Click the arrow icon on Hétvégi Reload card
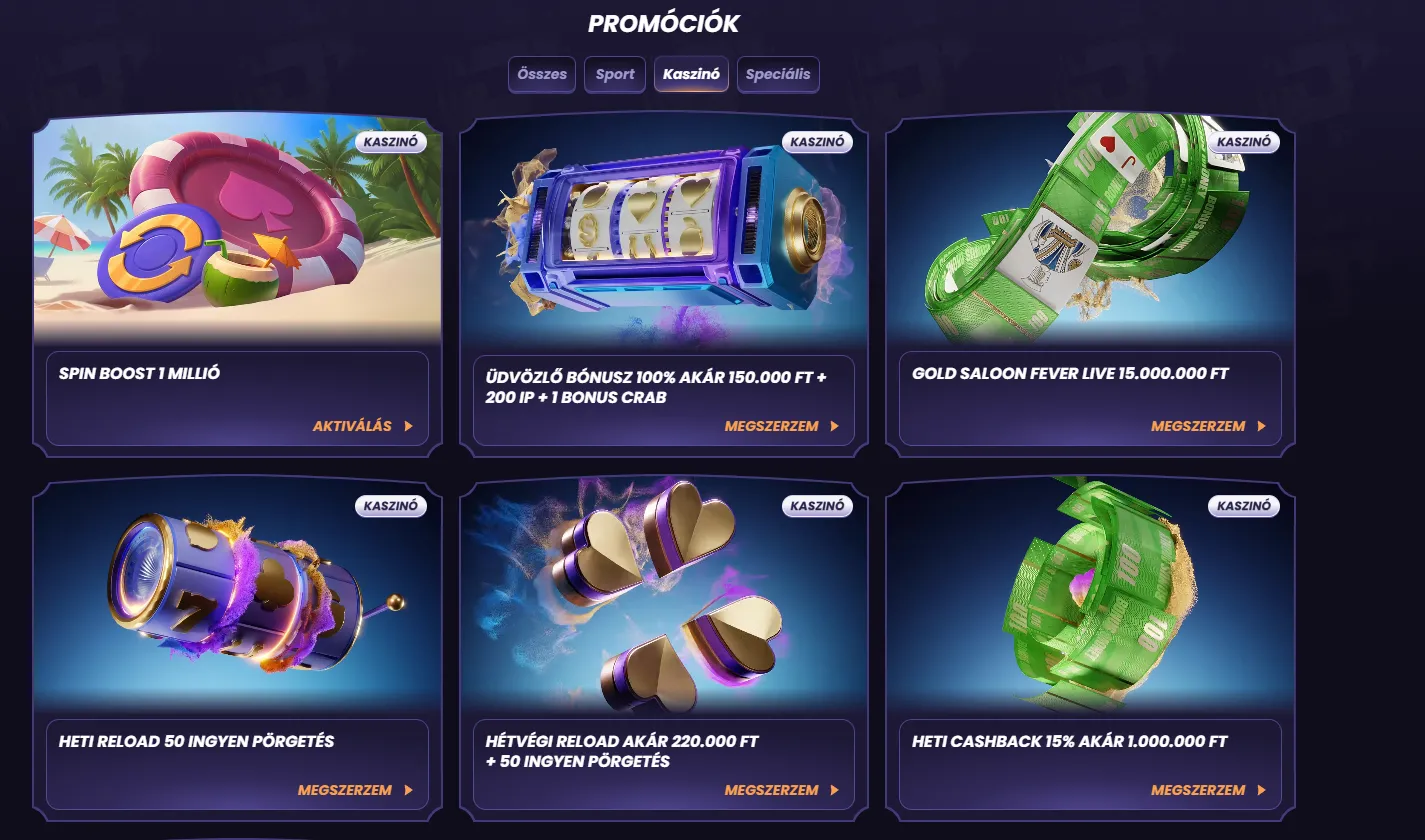Viewport: 1425px width, 840px height. pyautogui.click(x=834, y=790)
